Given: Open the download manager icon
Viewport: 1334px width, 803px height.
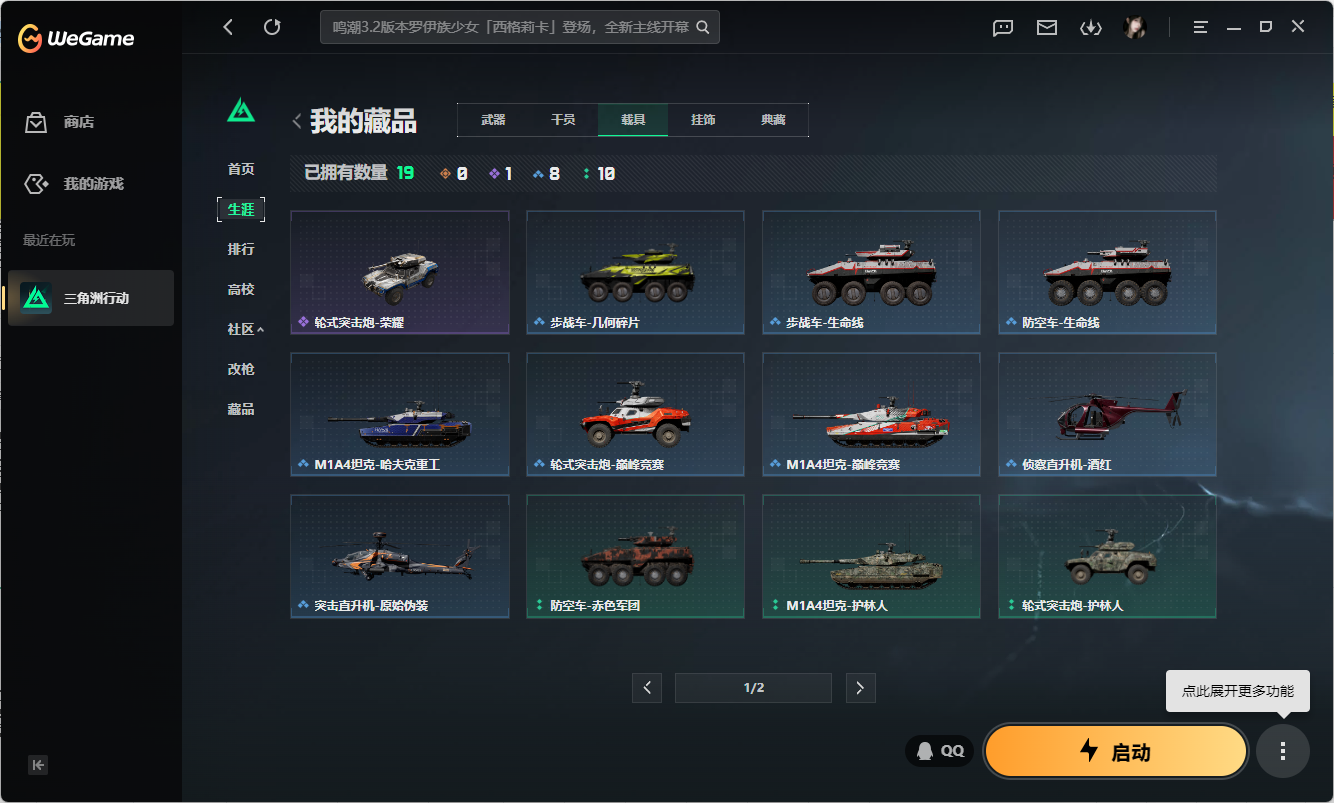Looking at the screenshot, I should pos(1090,27).
